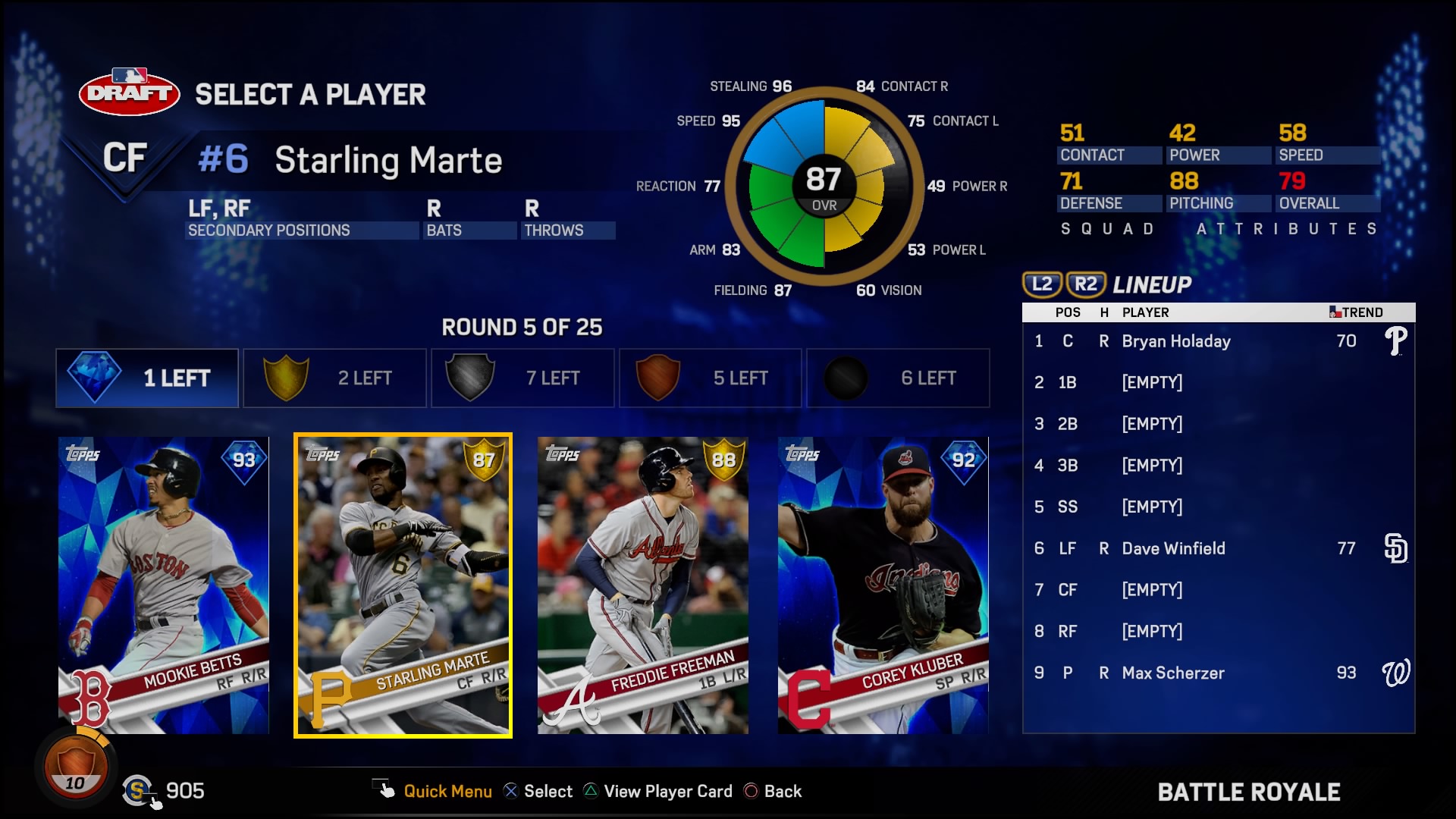This screenshot has width=1456, height=819.
Task: Click Back at the bottom bar
Action: coord(785,791)
